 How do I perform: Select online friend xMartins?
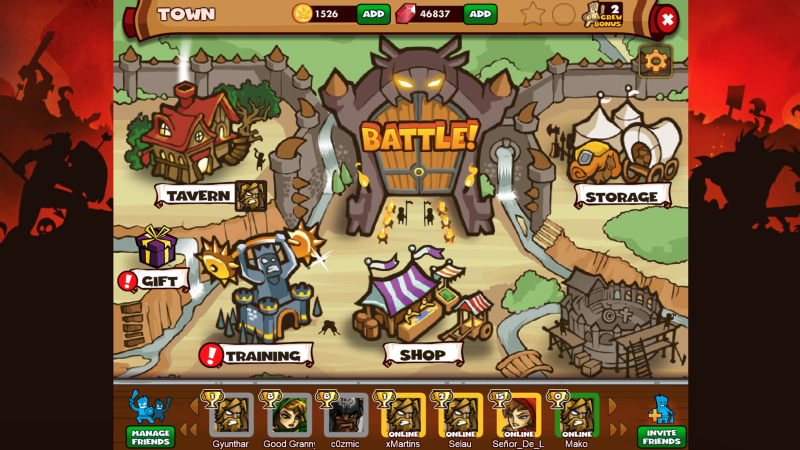point(404,416)
